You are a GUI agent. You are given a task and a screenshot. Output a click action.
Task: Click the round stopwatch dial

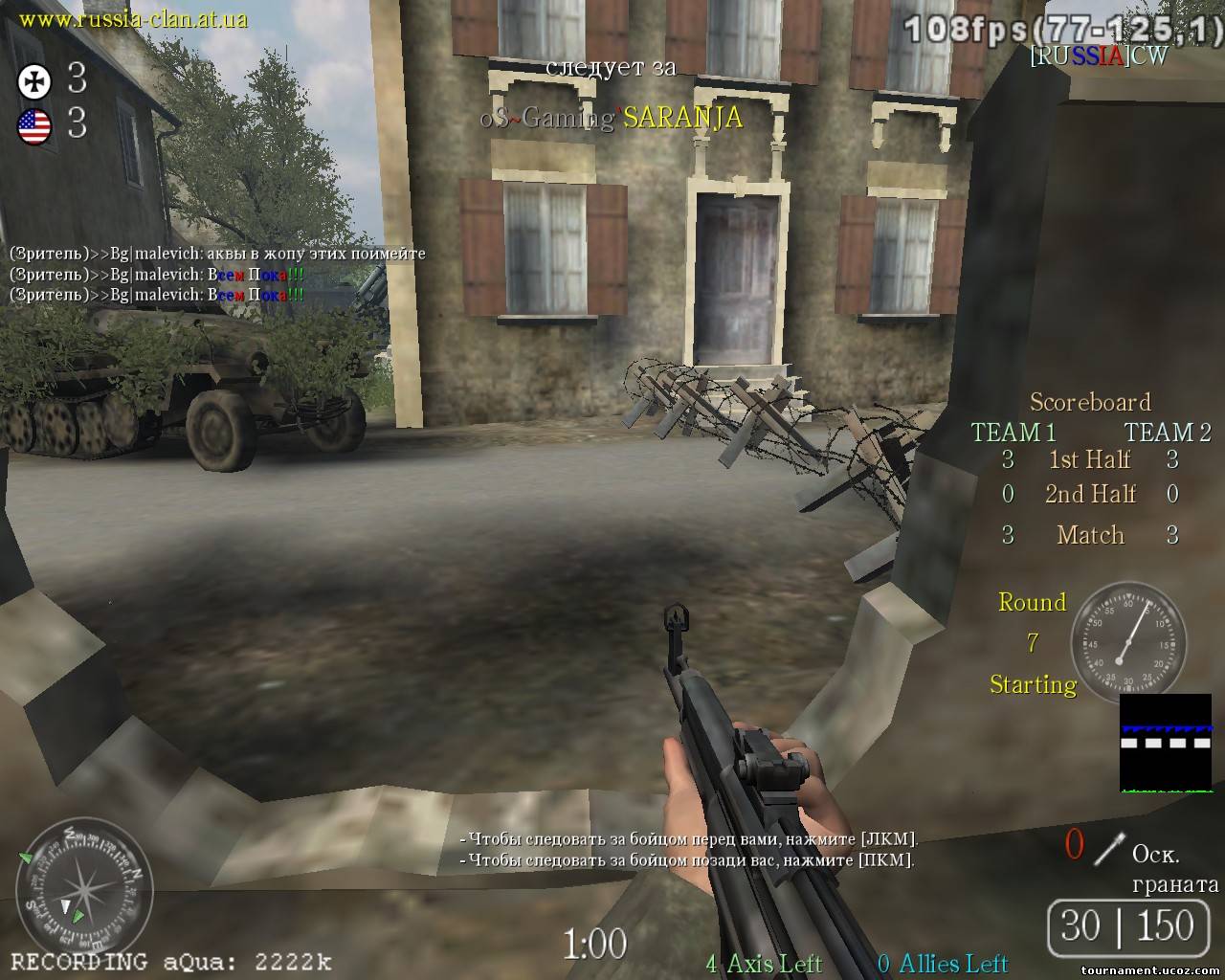coord(1127,639)
